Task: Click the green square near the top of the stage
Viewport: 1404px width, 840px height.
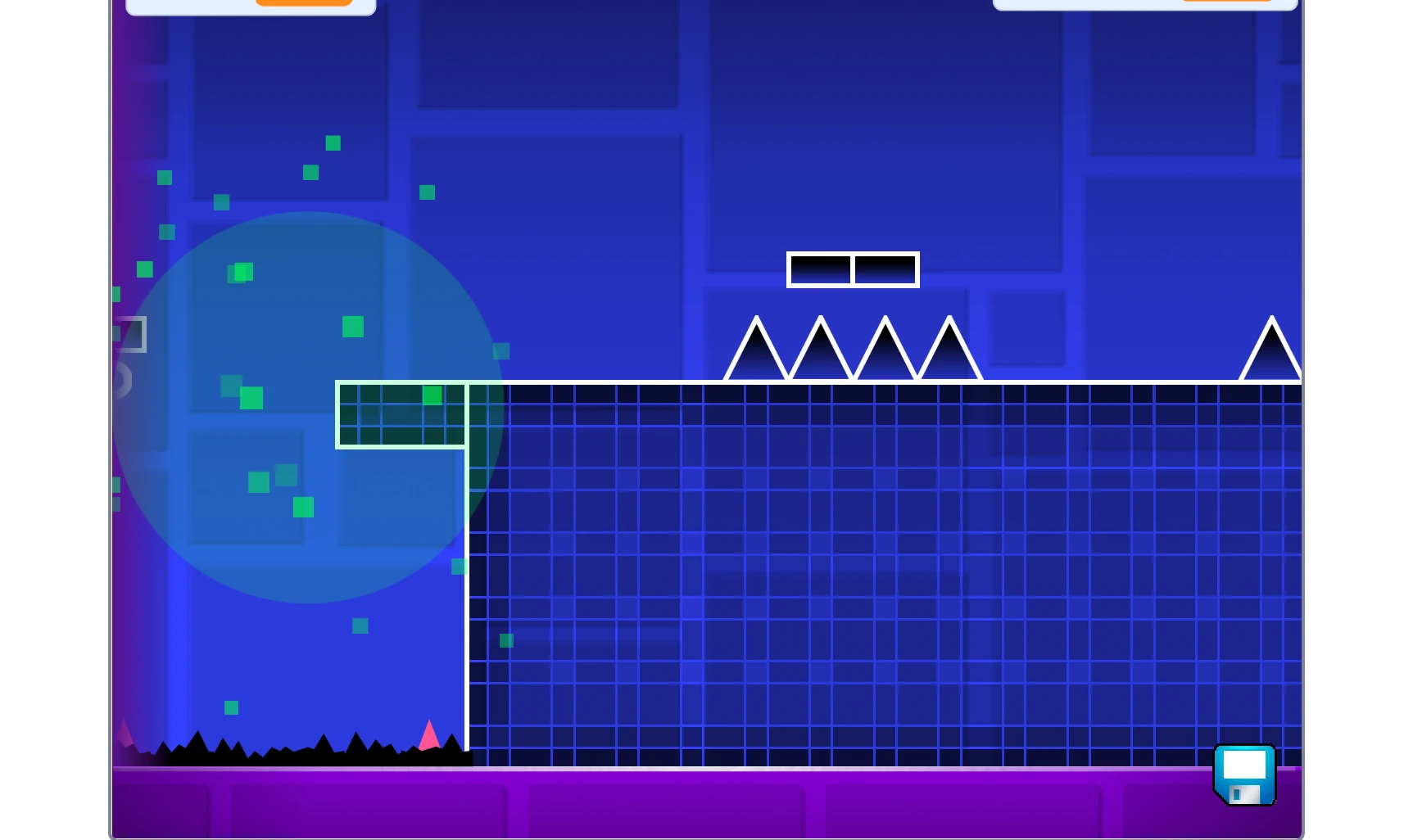Action: pos(332,143)
